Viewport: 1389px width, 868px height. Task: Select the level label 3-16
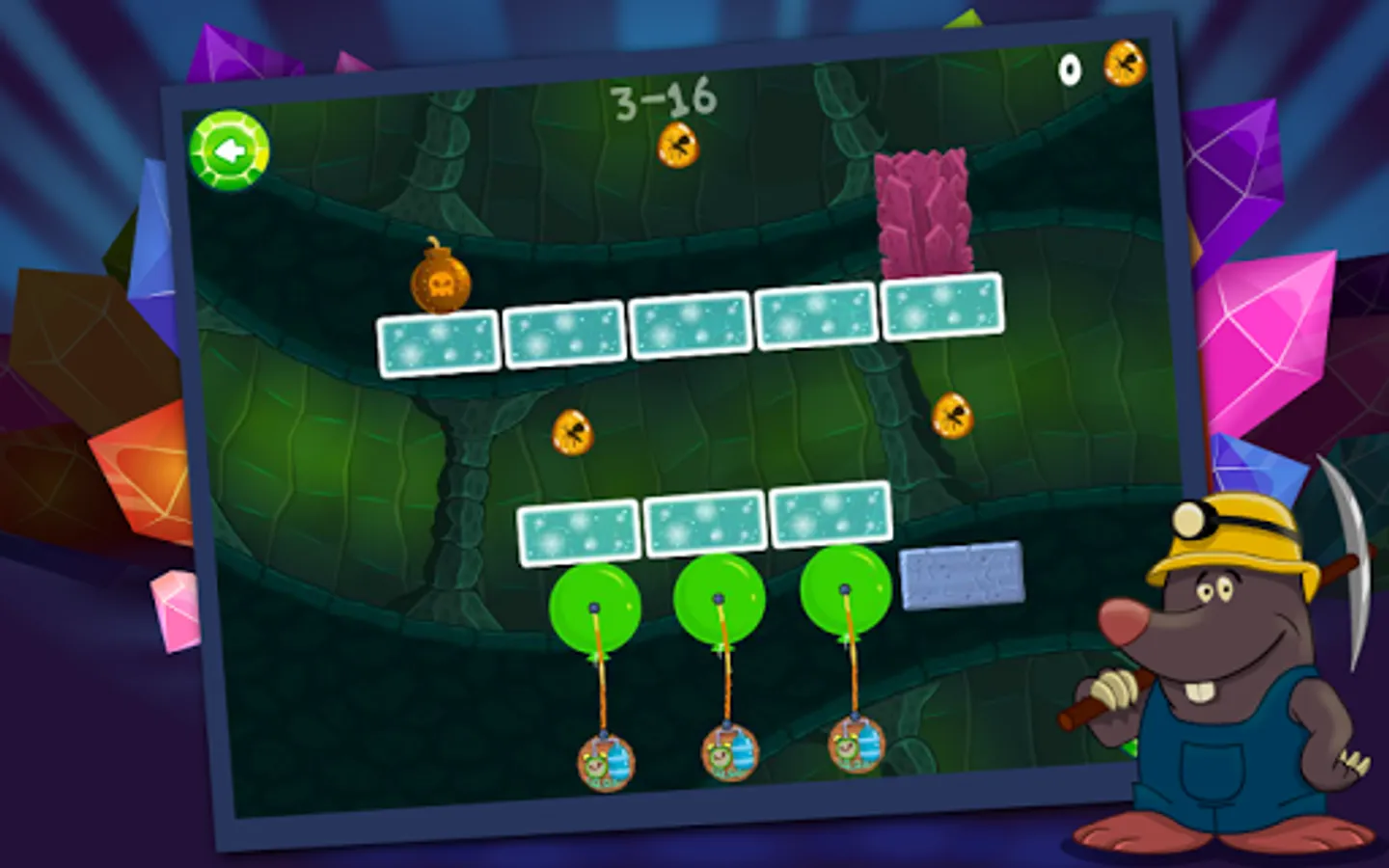pyautogui.click(x=664, y=96)
